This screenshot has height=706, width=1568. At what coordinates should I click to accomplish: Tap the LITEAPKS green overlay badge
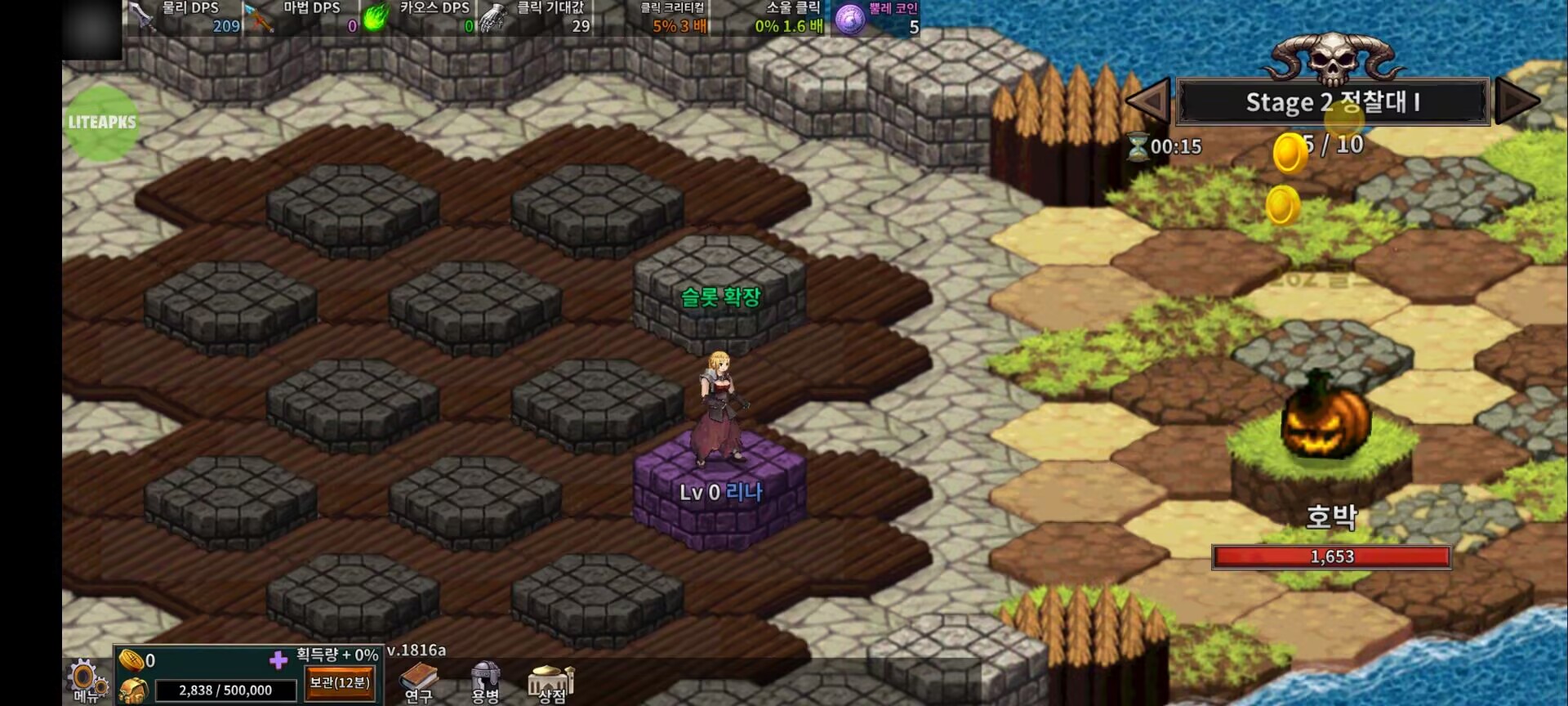[x=101, y=123]
